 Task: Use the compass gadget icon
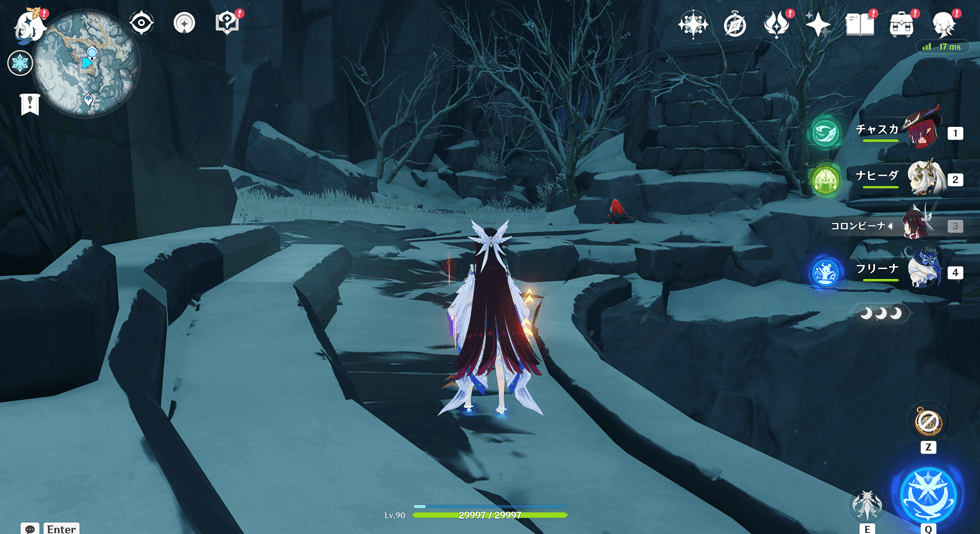928,422
